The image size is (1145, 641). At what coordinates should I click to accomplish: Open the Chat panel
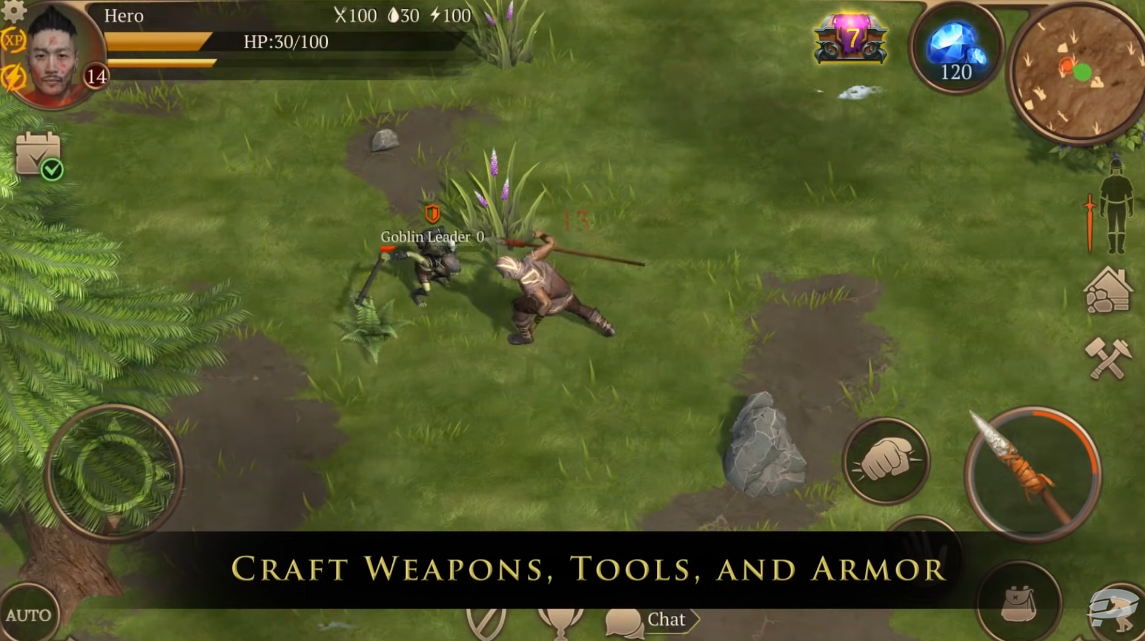pyautogui.click(x=650, y=620)
